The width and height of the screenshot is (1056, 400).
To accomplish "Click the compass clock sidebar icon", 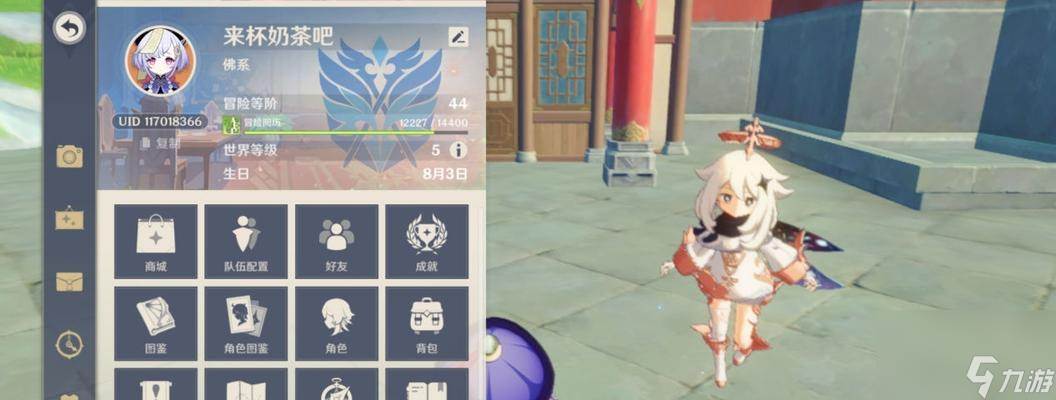I will [69, 343].
